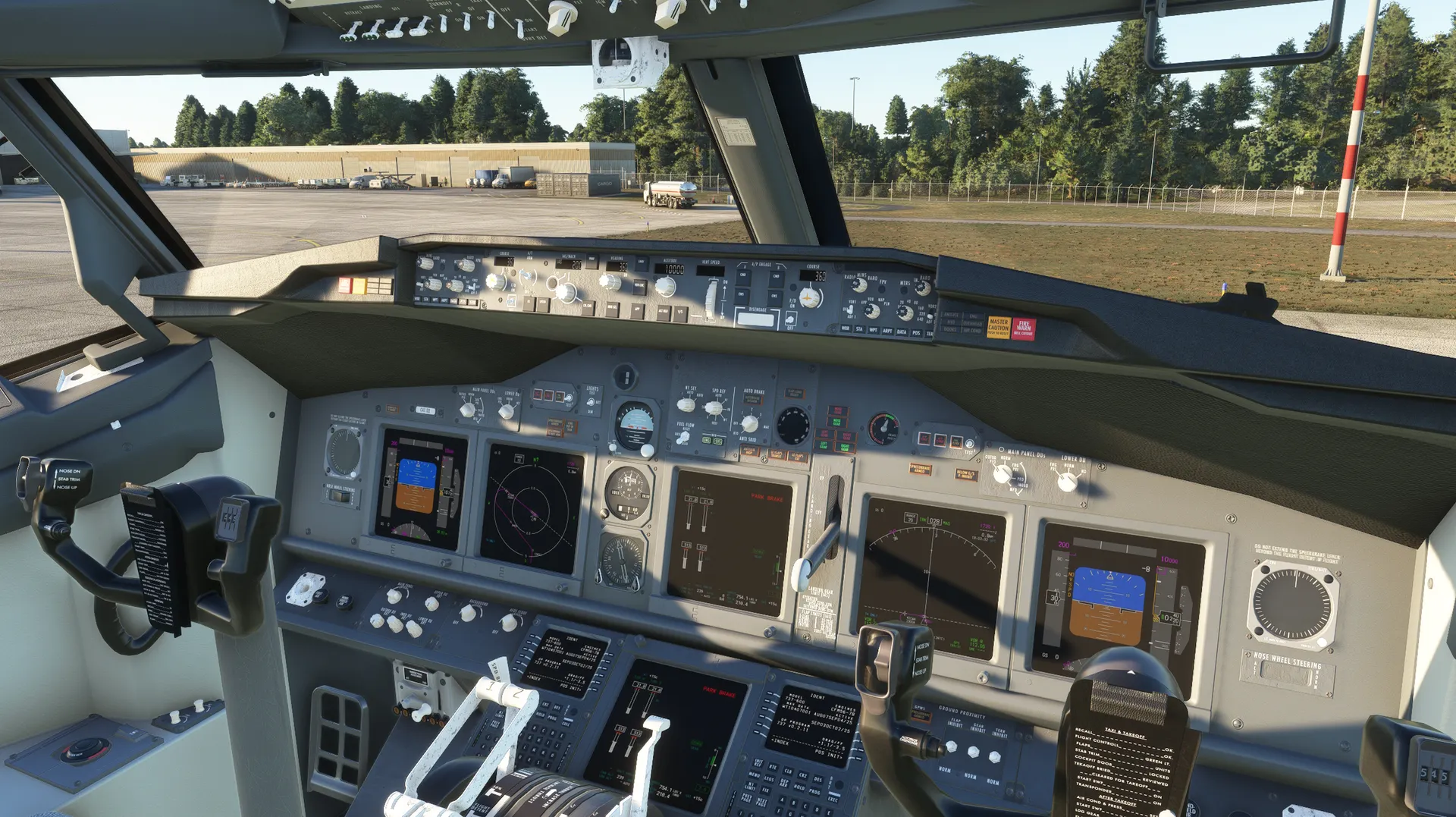Click the Auto Brake selector knob
1456x817 pixels.
[x=749, y=423]
